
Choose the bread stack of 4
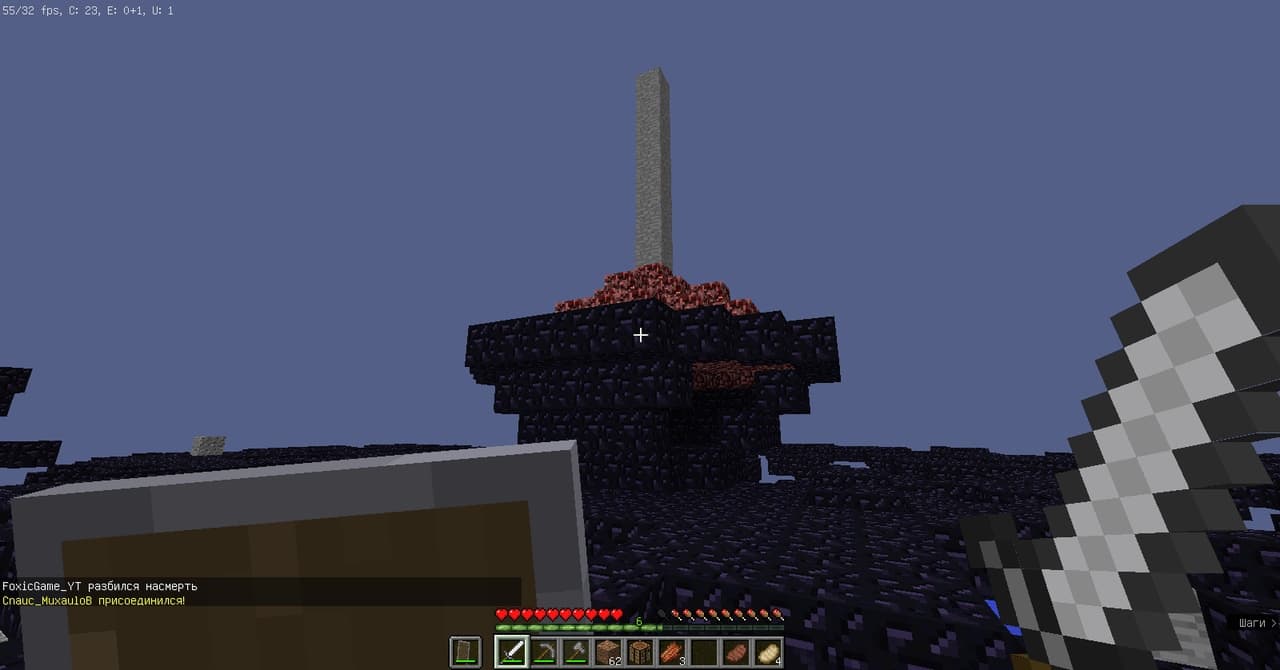click(768, 652)
